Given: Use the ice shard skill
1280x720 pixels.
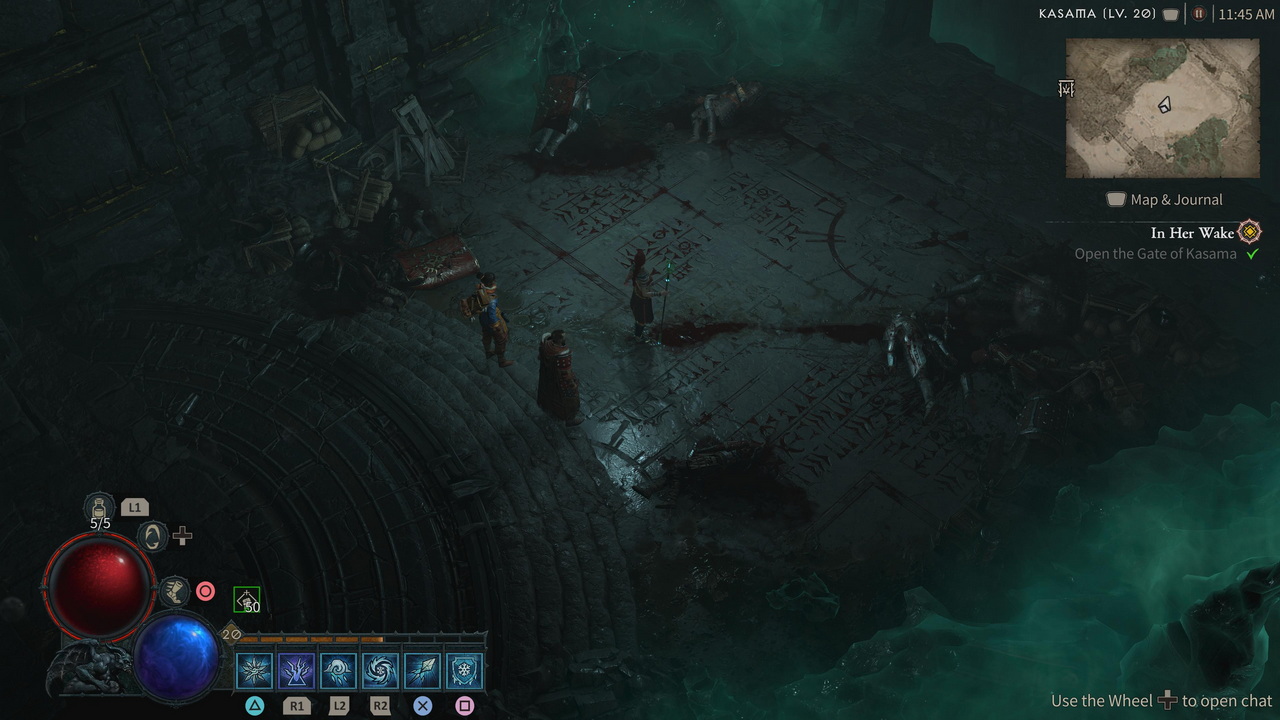Looking at the screenshot, I should pos(422,670).
